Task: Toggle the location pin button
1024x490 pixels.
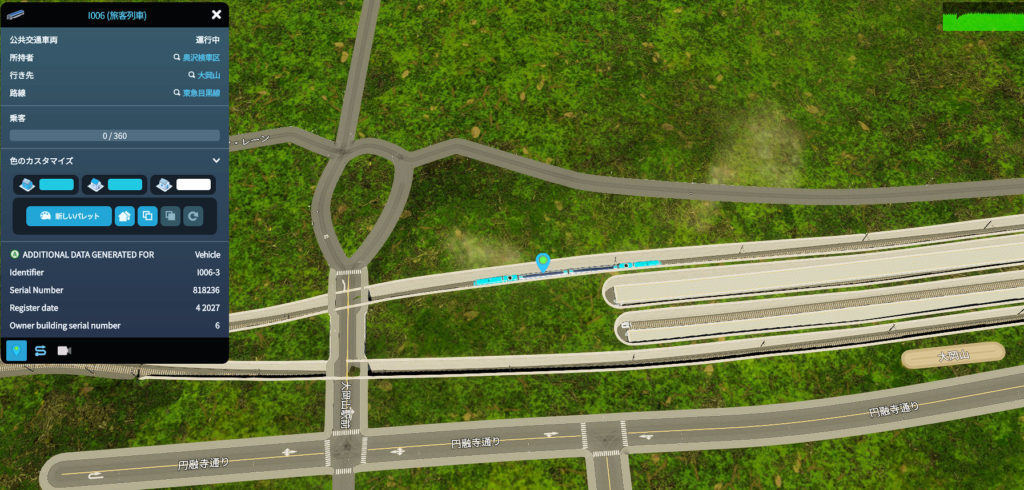Action: (17, 350)
